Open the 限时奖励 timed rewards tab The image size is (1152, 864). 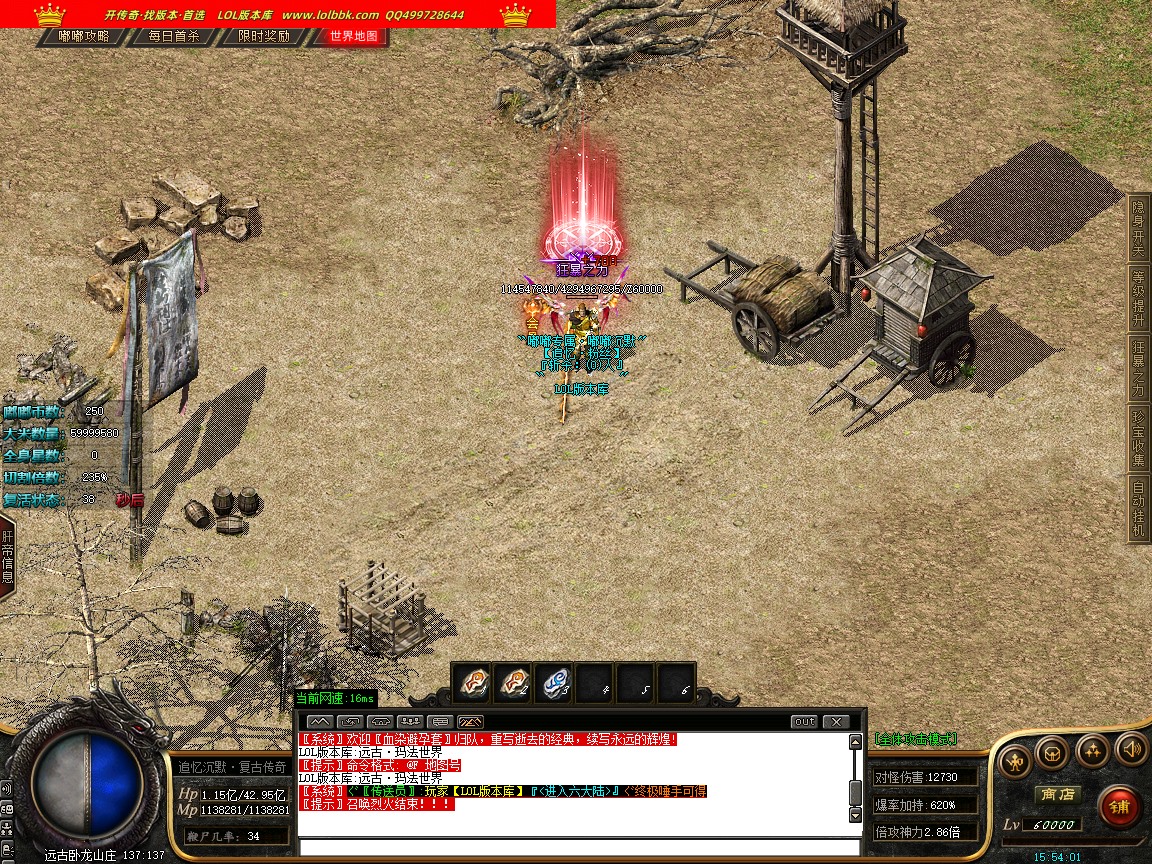264,36
